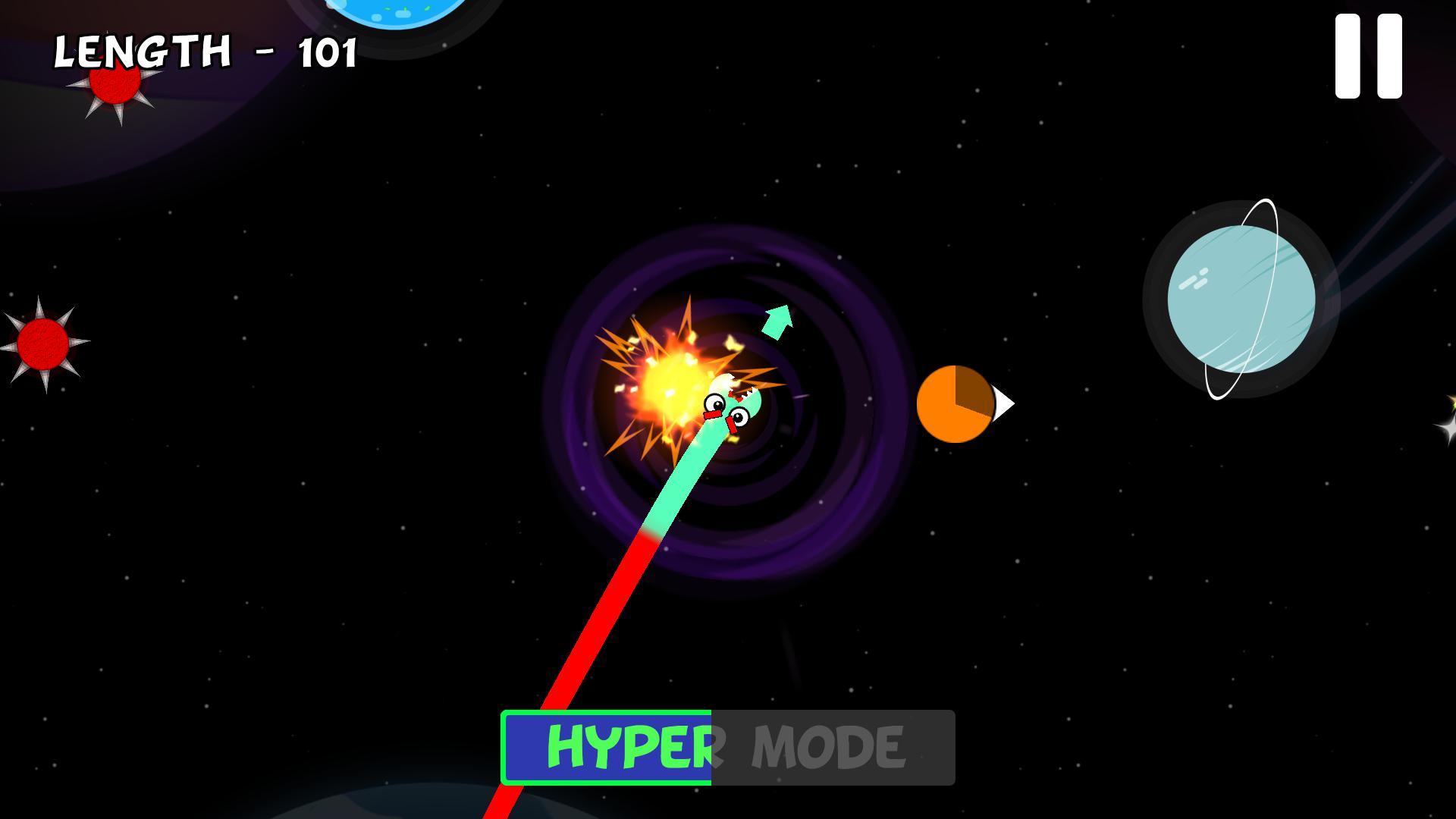Viewport: 1456px width, 819px height.
Task: Pause the game
Action: [x=1367, y=57]
